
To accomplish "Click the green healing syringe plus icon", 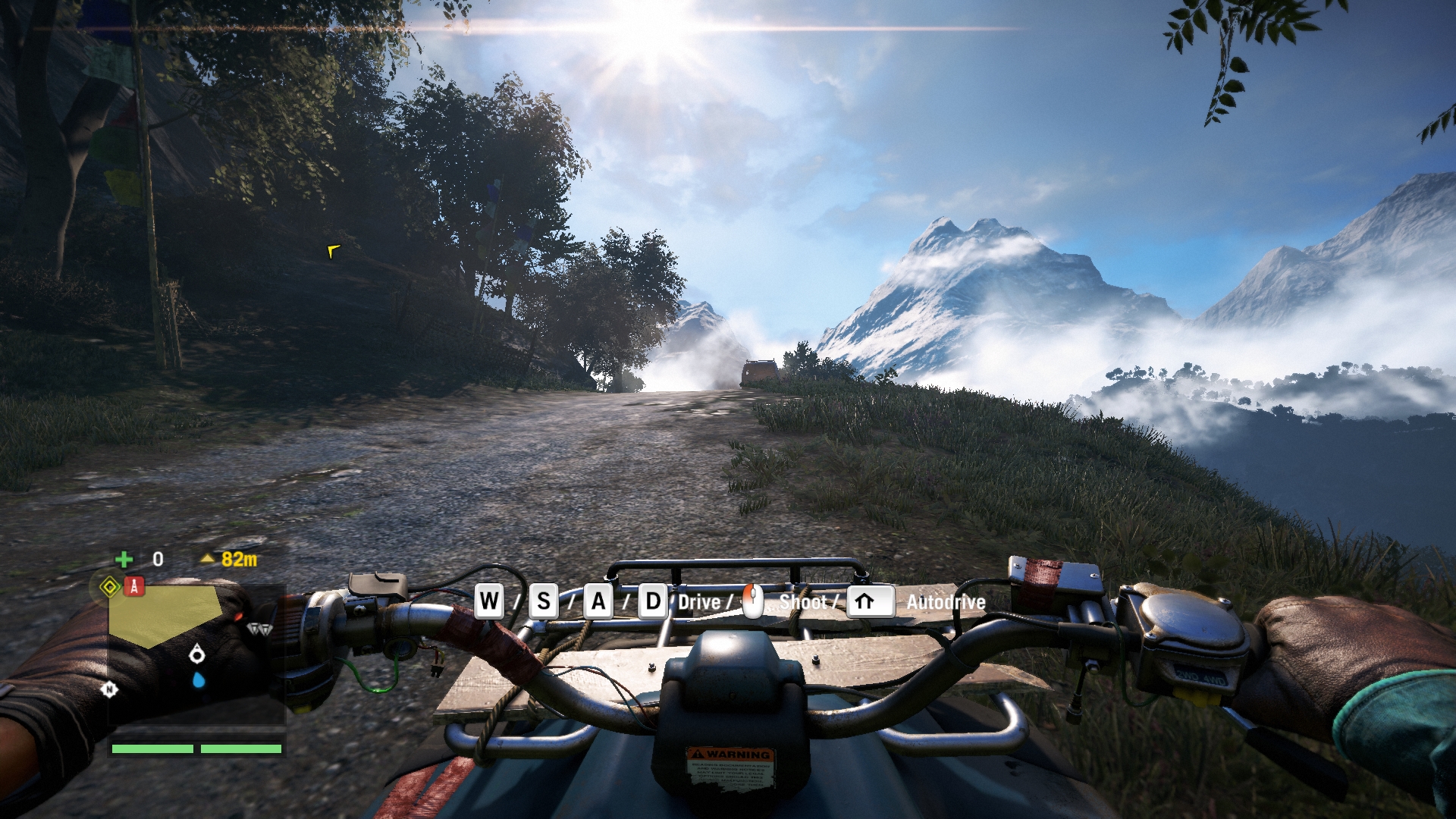I will coord(124,560).
